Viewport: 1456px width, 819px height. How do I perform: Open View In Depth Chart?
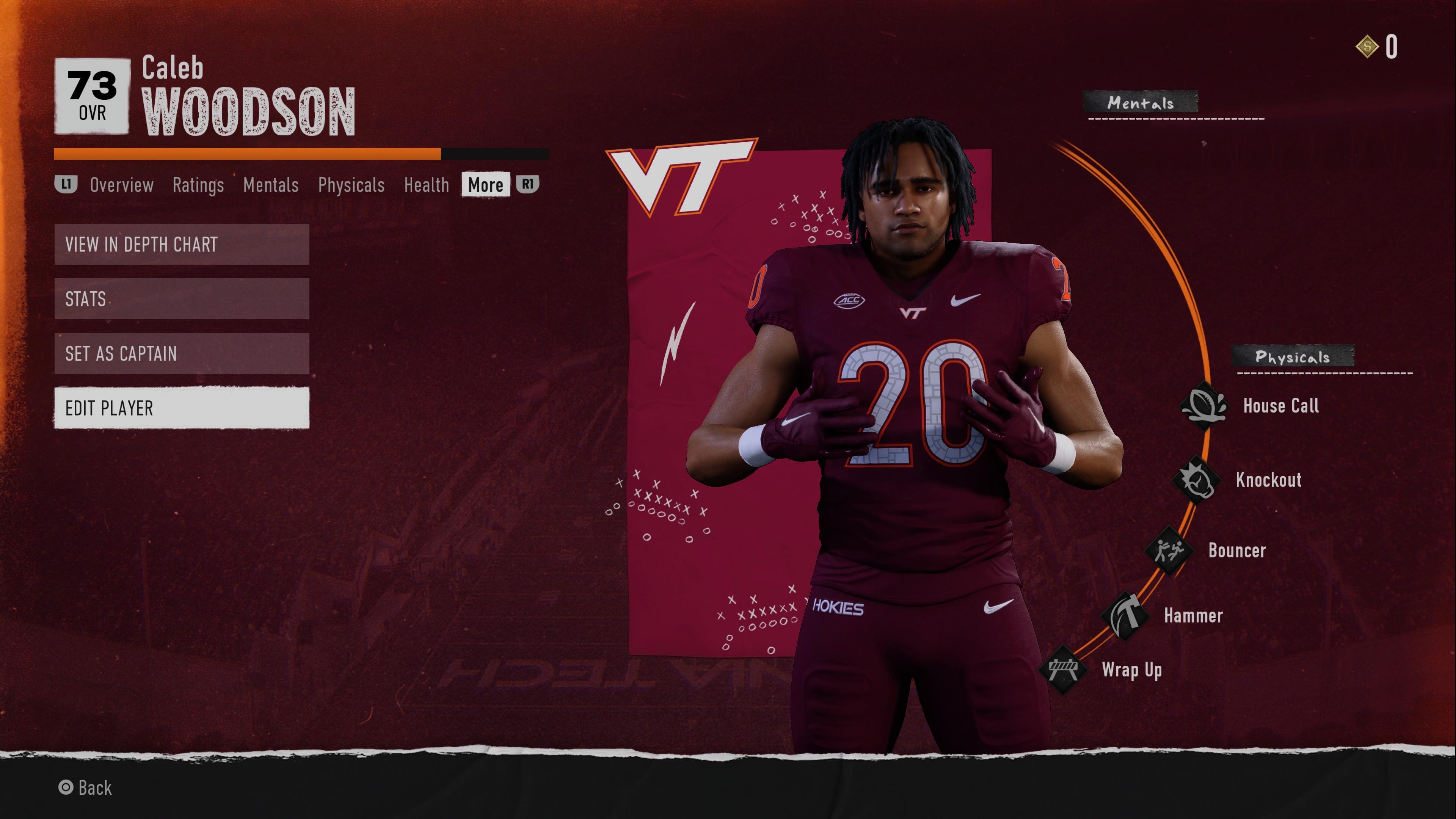[181, 245]
